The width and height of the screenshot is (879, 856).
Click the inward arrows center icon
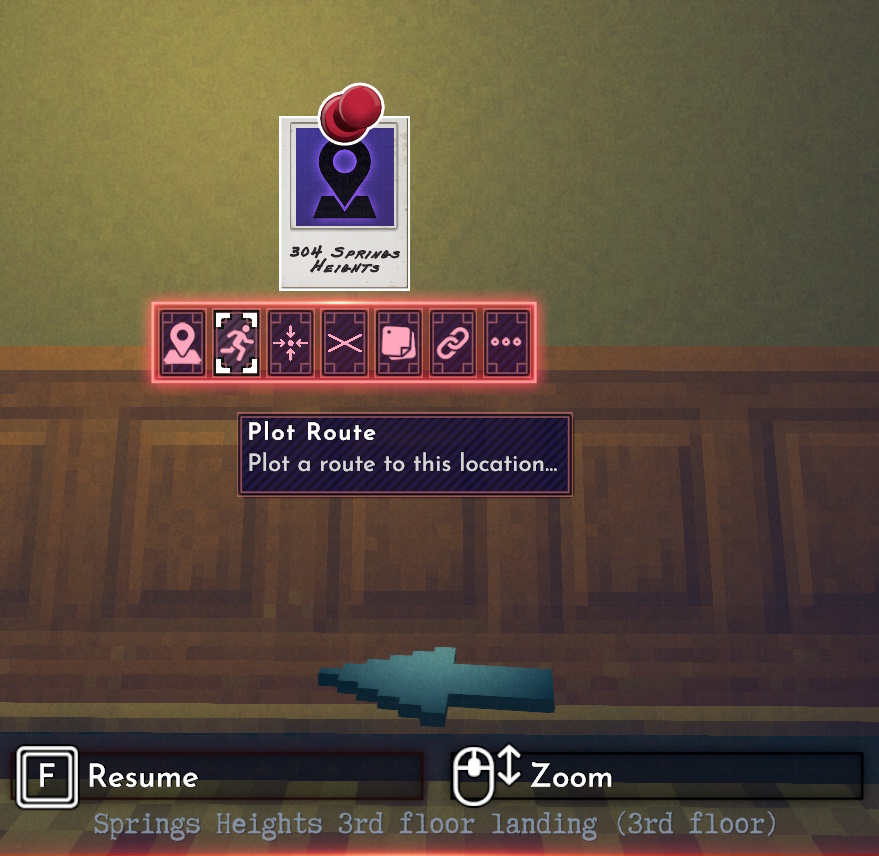click(x=290, y=343)
